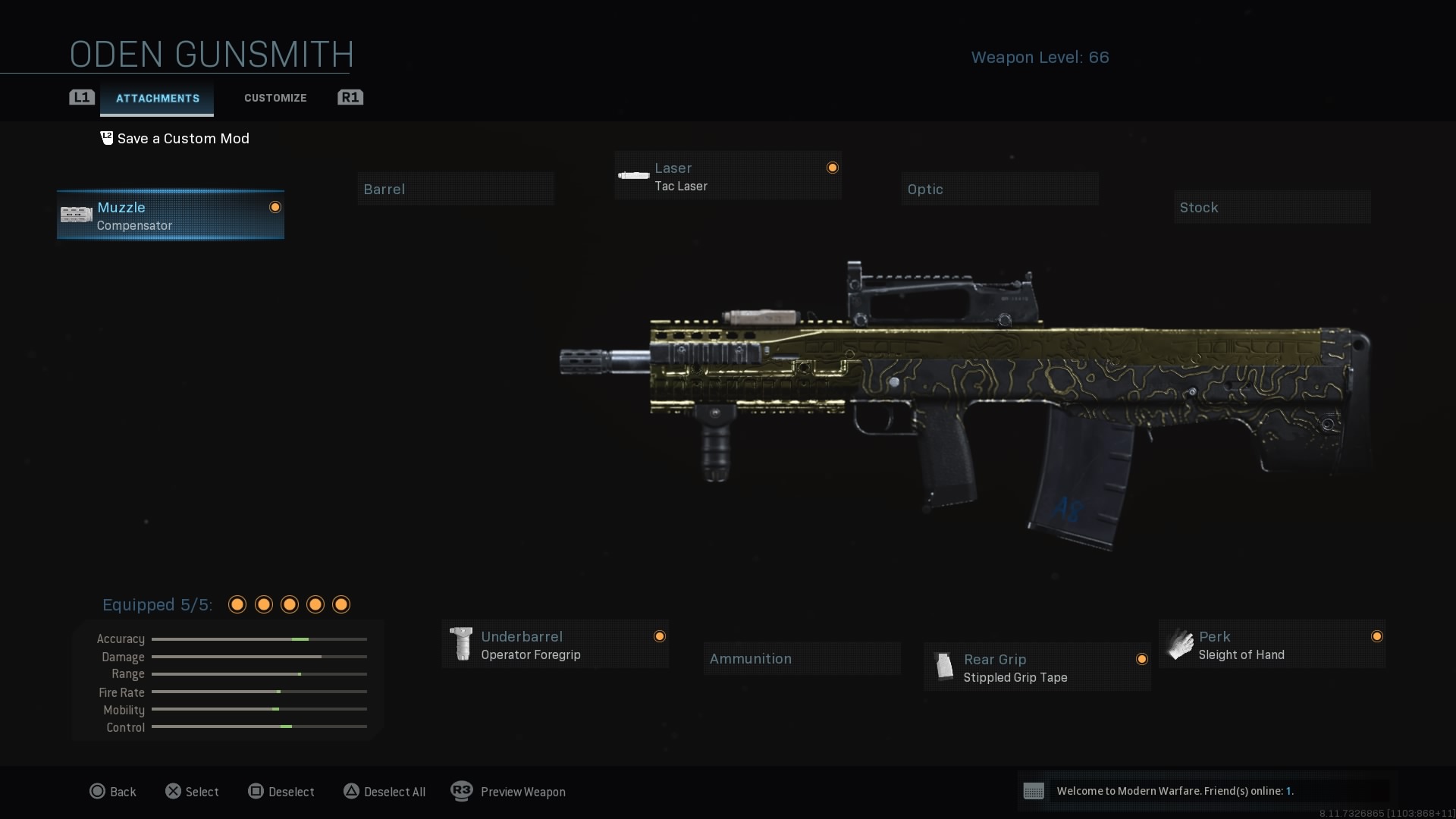Click the third Equipped attachment pip
This screenshot has width=1456, height=819.
pos(289,604)
